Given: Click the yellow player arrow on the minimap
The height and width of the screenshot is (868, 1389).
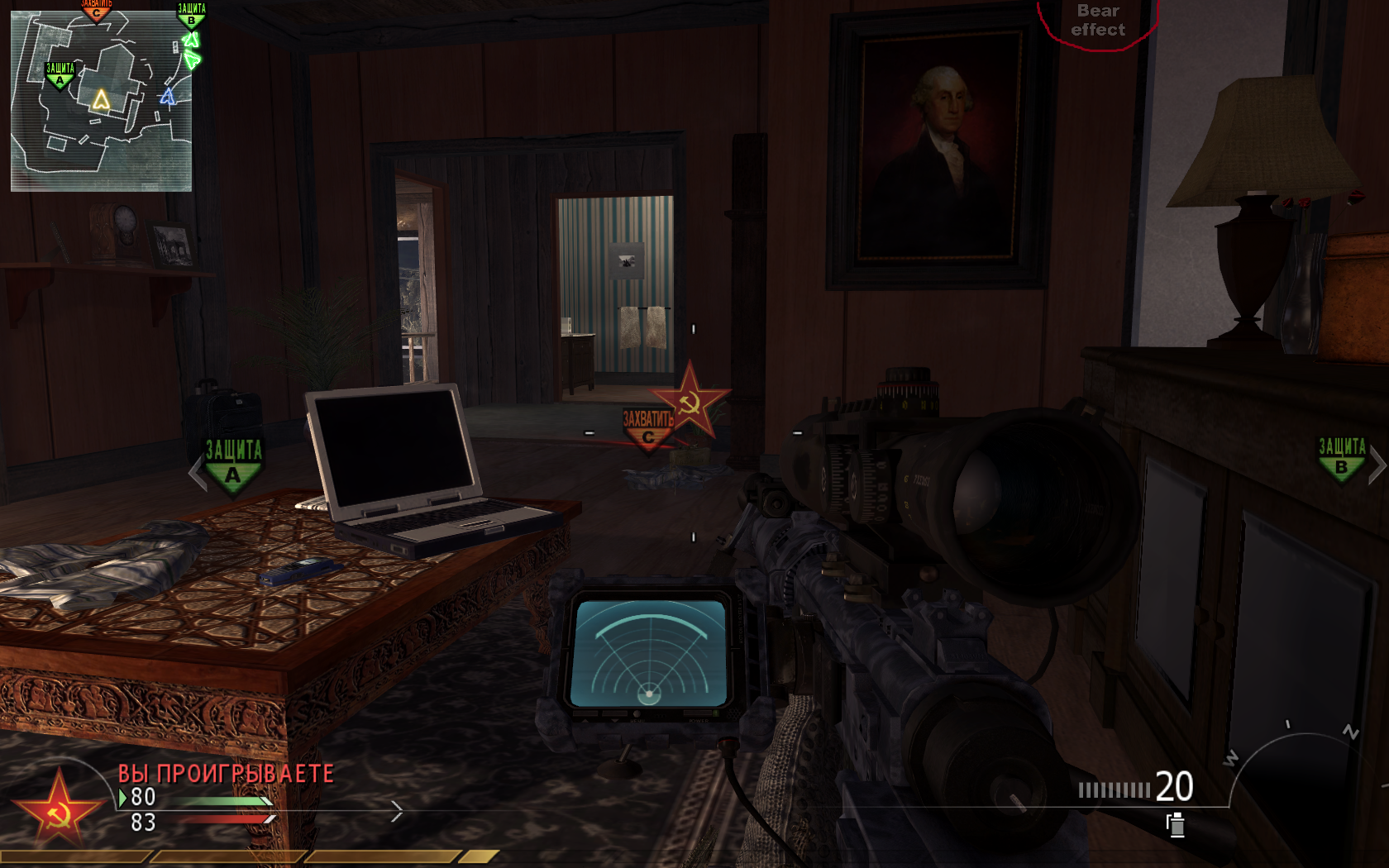Looking at the screenshot, I should point(101,100).
